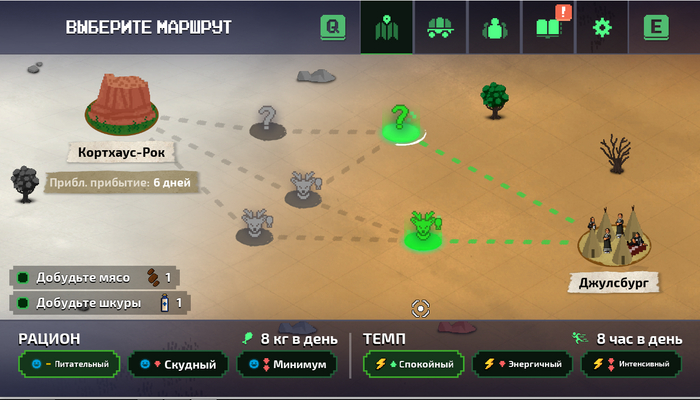
Task: Select the green question mark route node
Action: (401, 123)
